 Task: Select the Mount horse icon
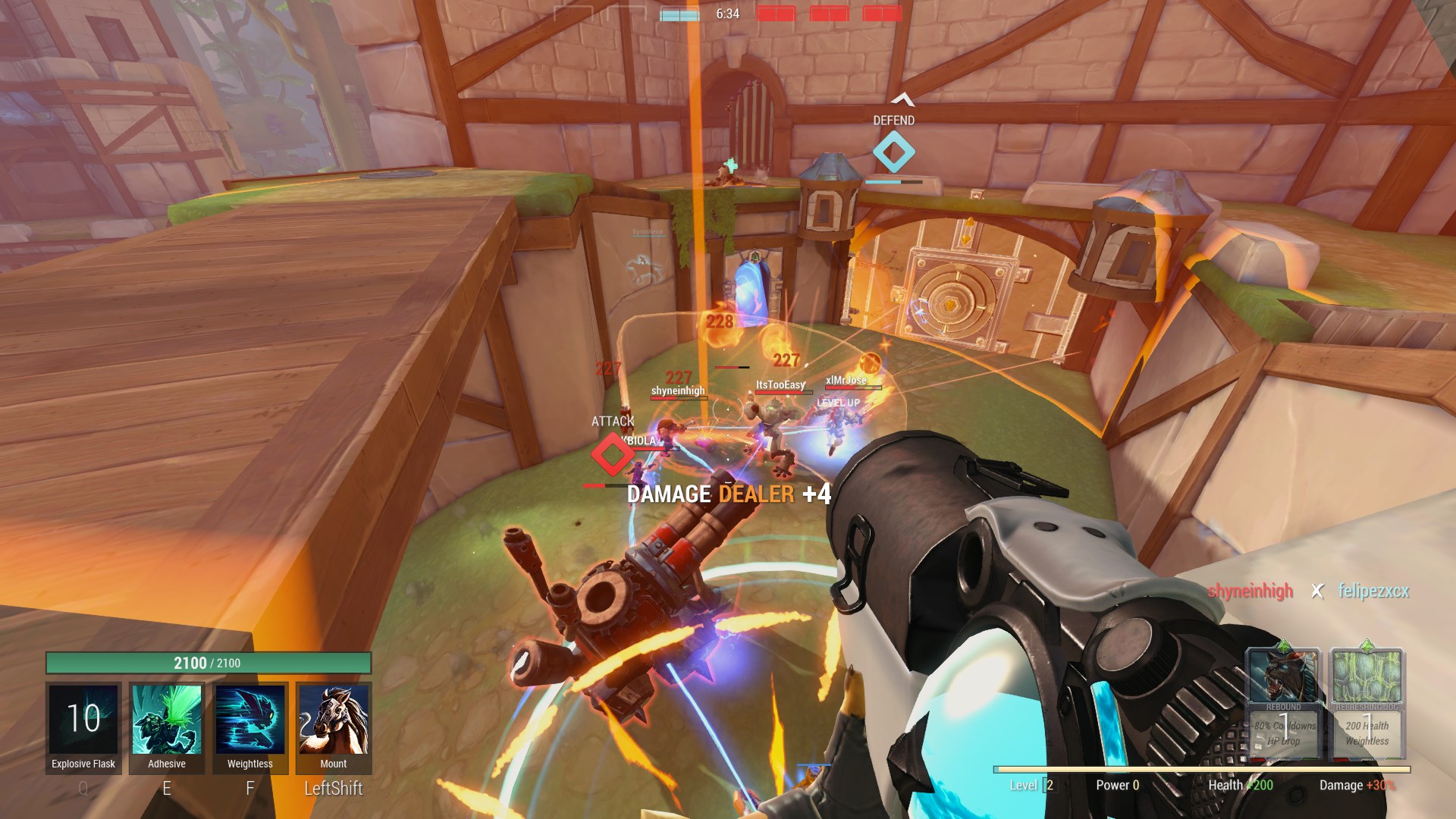[x=334, y=720]
